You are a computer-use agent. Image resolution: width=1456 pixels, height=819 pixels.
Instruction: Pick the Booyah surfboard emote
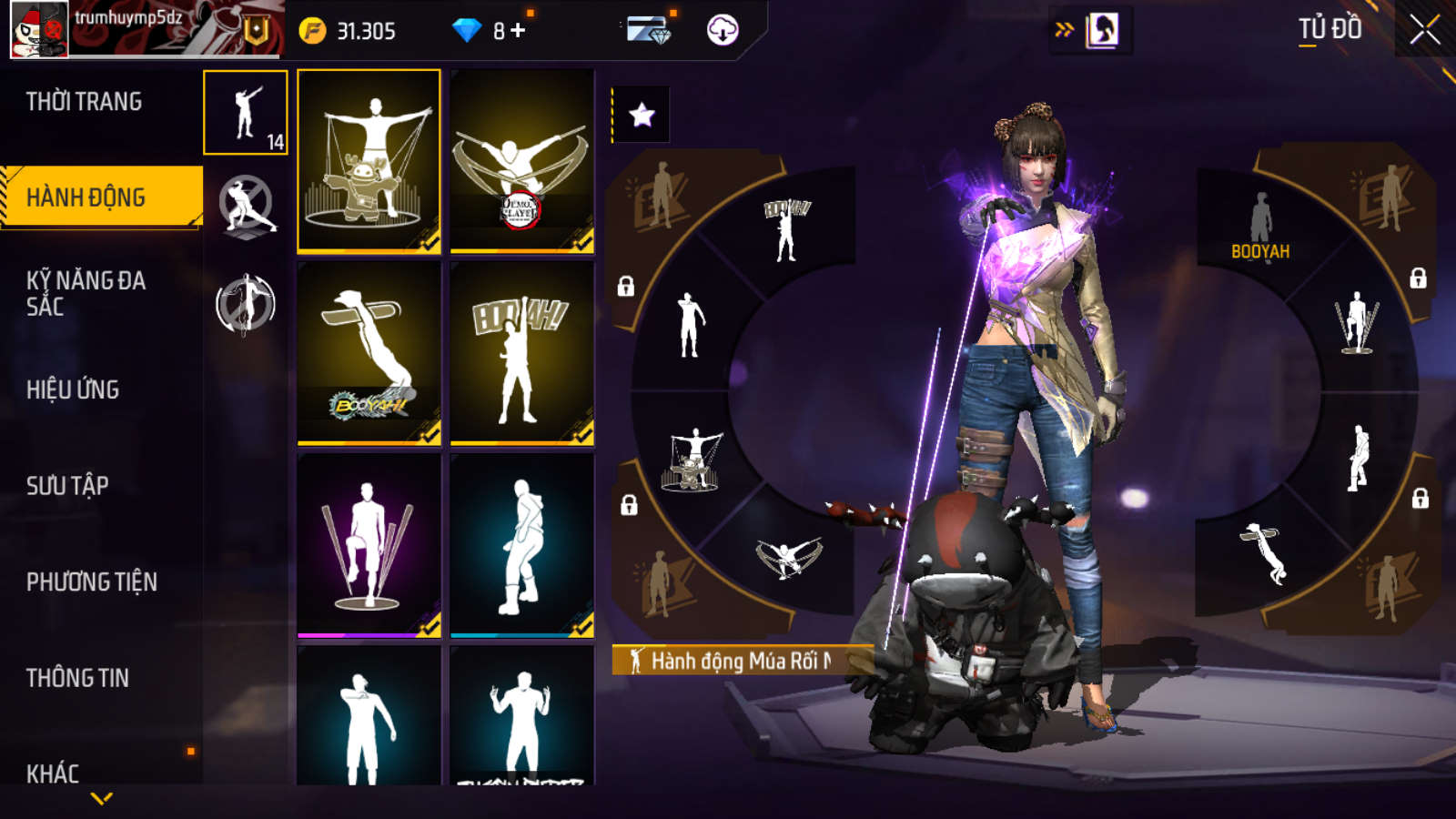(369, 353)
